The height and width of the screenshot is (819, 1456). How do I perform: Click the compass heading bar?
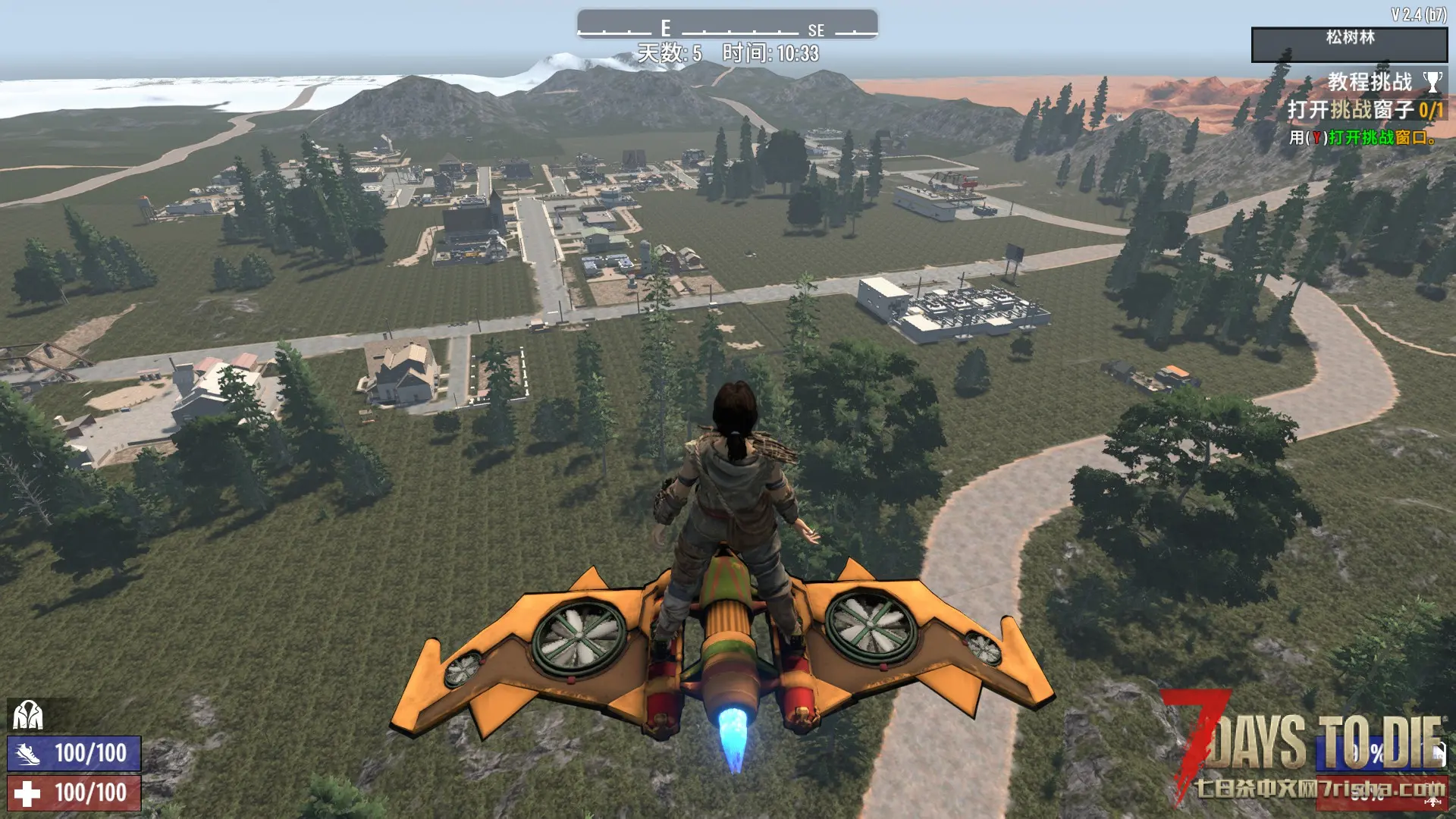(727, 24)
